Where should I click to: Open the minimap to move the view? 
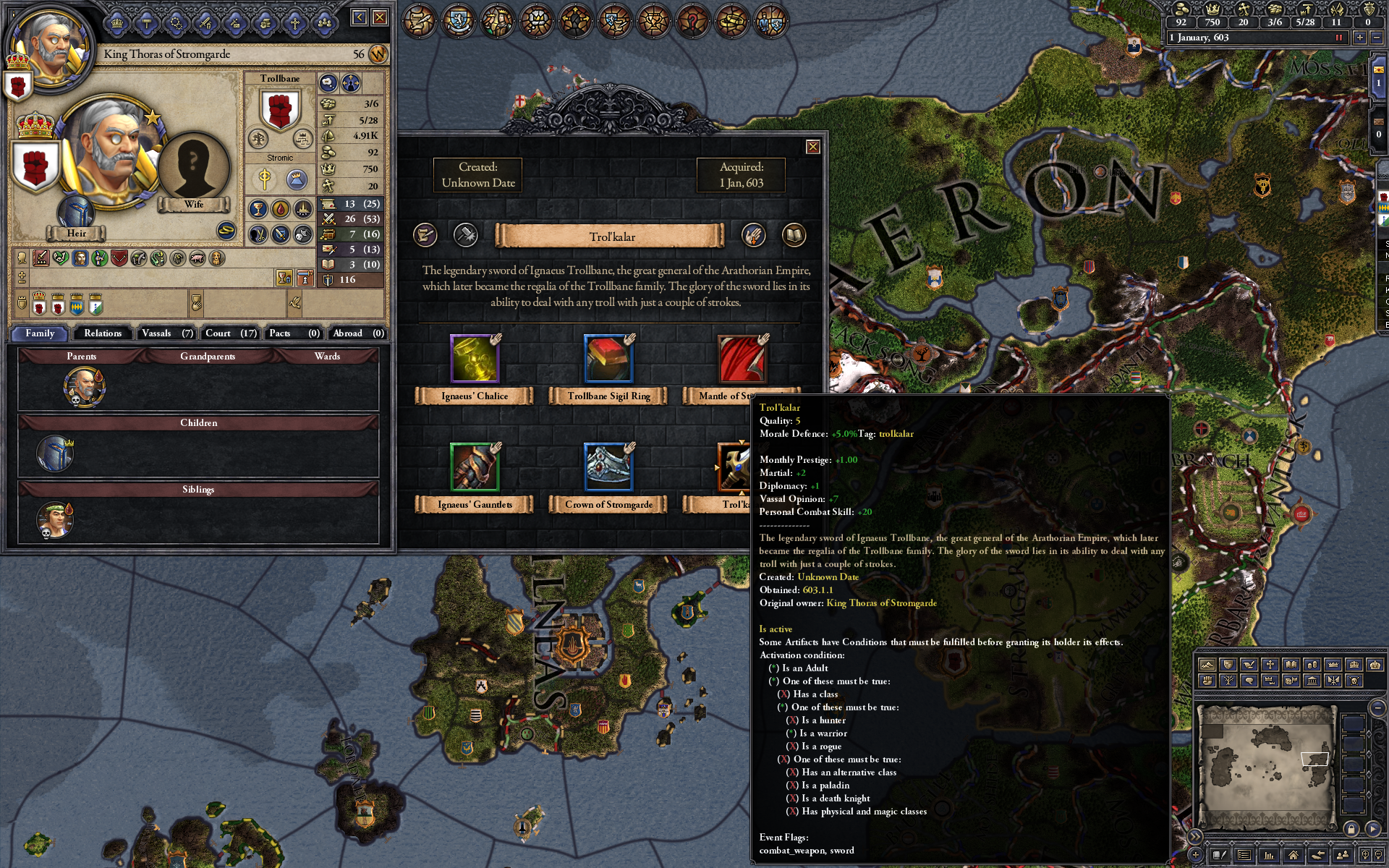click(x=1265, y=767)
